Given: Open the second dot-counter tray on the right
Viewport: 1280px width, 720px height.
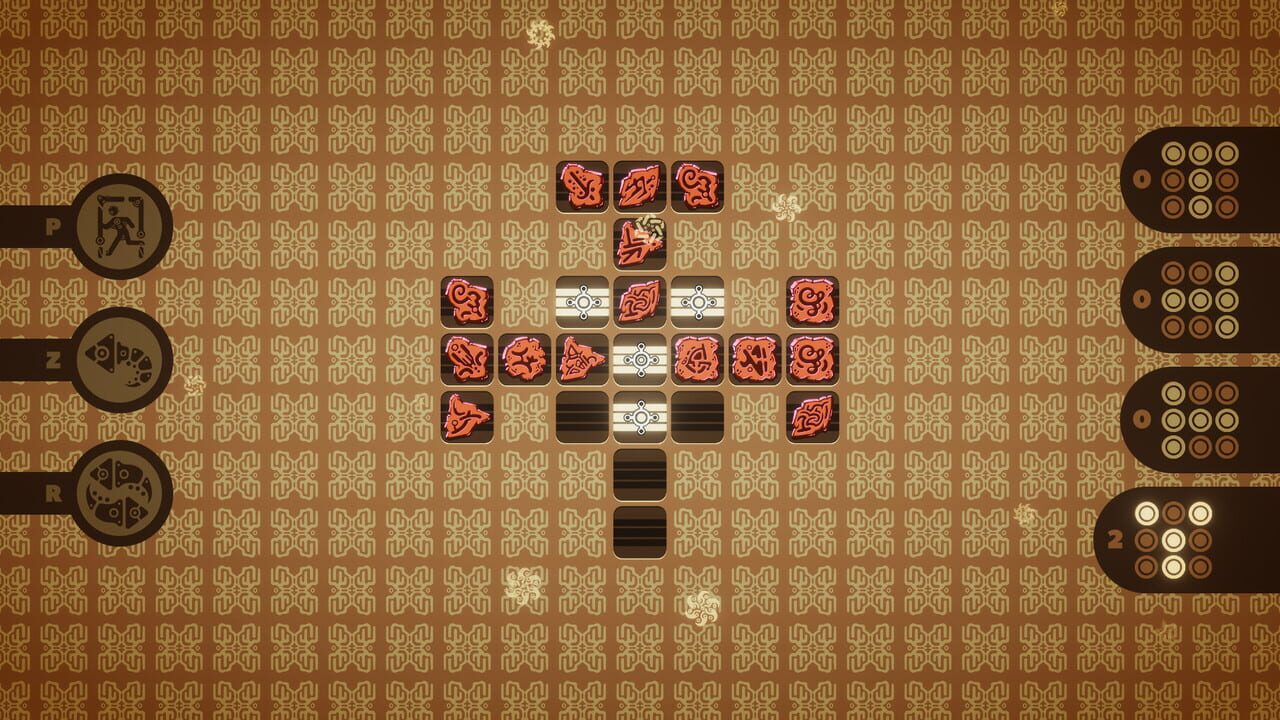Looking at the screenshot, I should click(x=1198, y=297).
